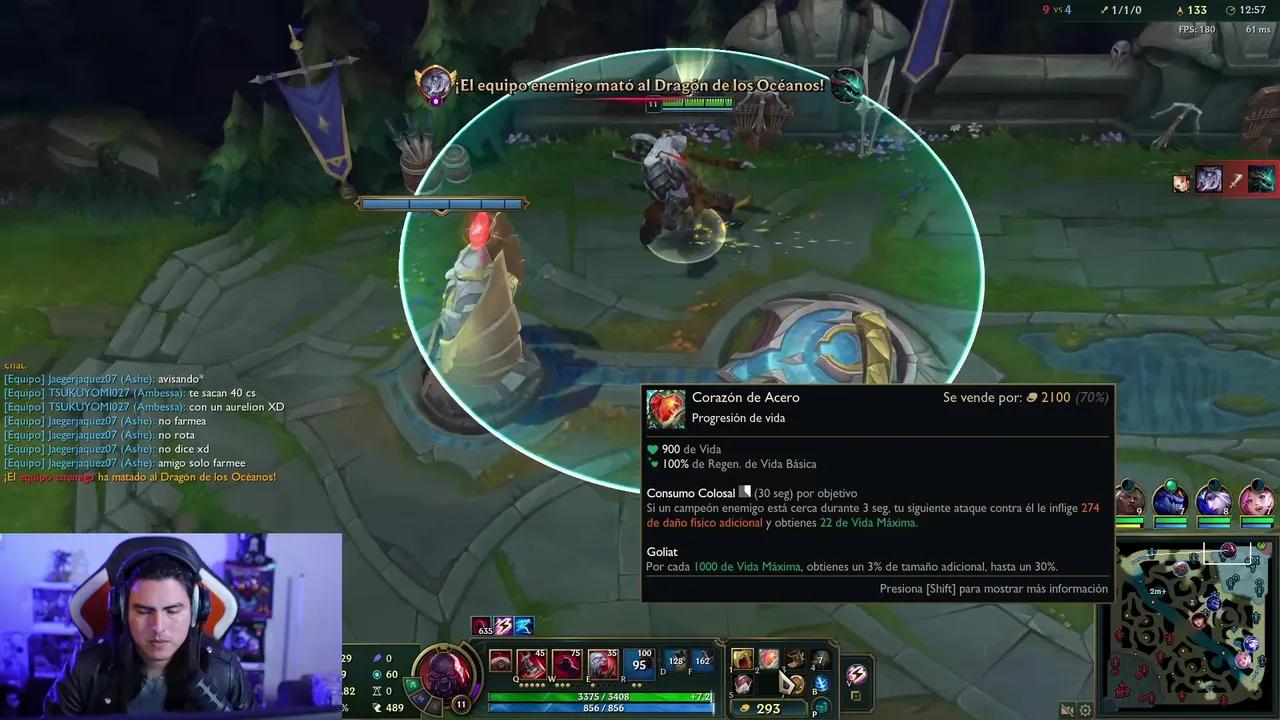Click the minimap near the 2m+ marker
This screenshot has height=720, width=1280.
pos(1157,591)
